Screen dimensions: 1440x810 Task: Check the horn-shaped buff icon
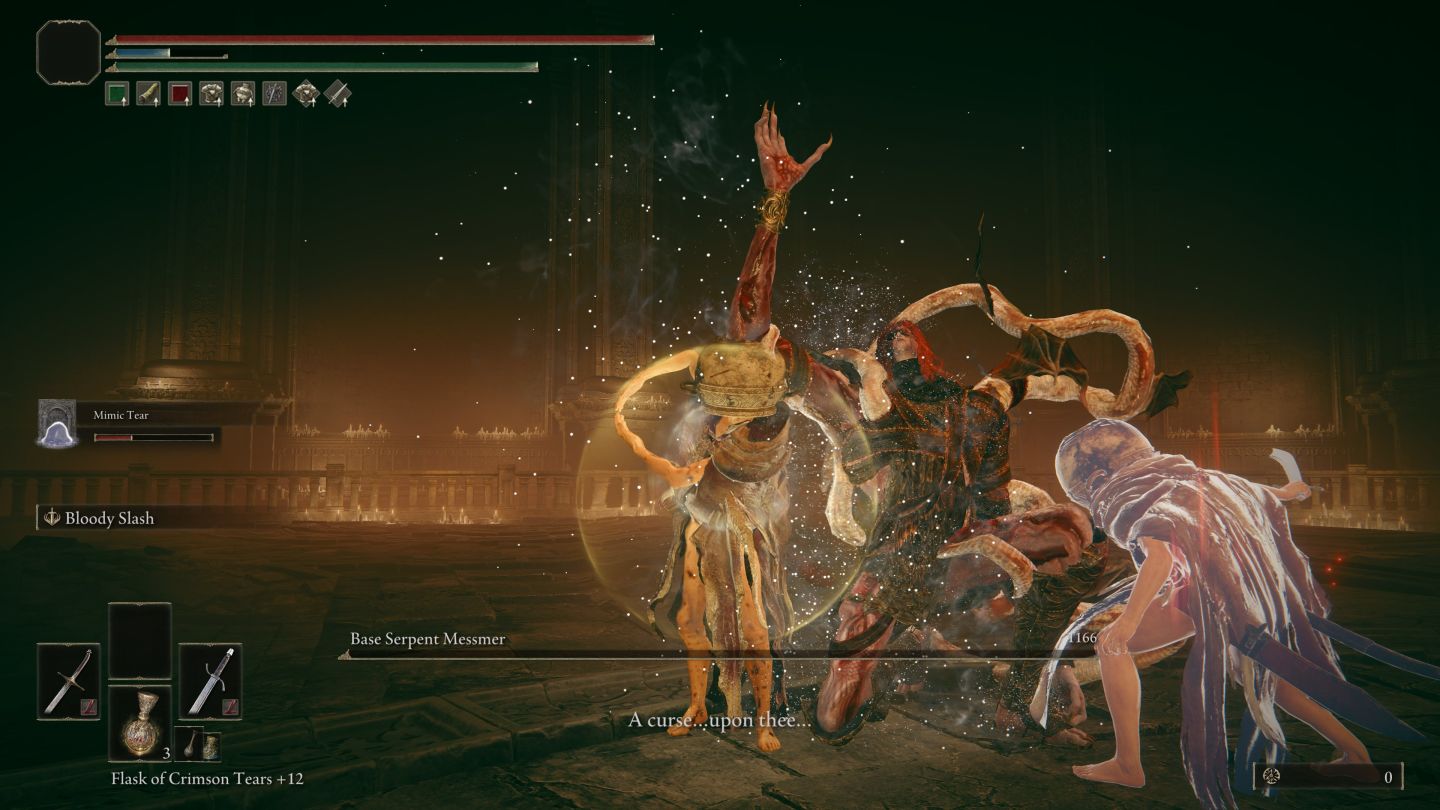[148, 94]
